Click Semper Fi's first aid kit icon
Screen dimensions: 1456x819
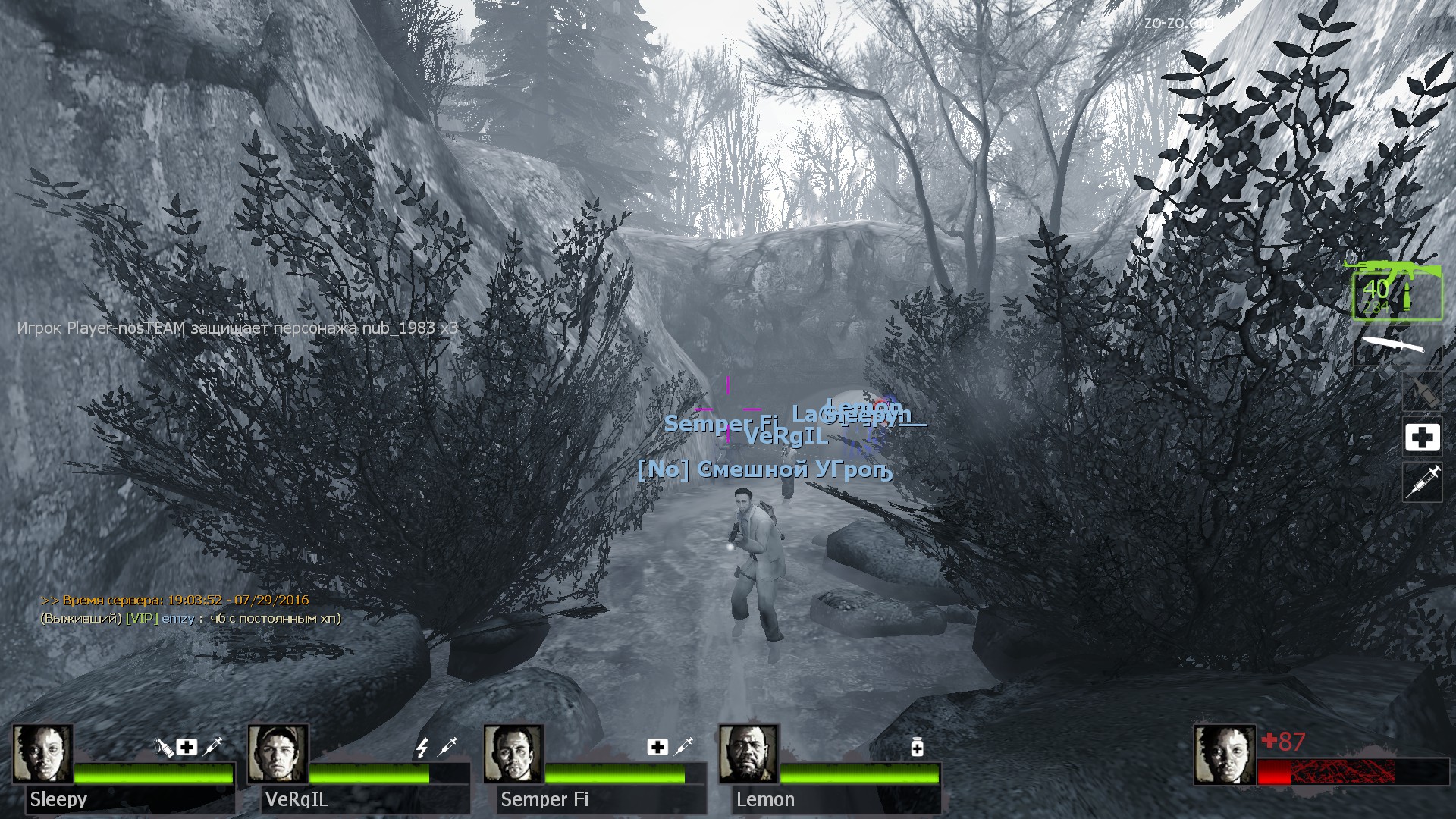(657, 748)
